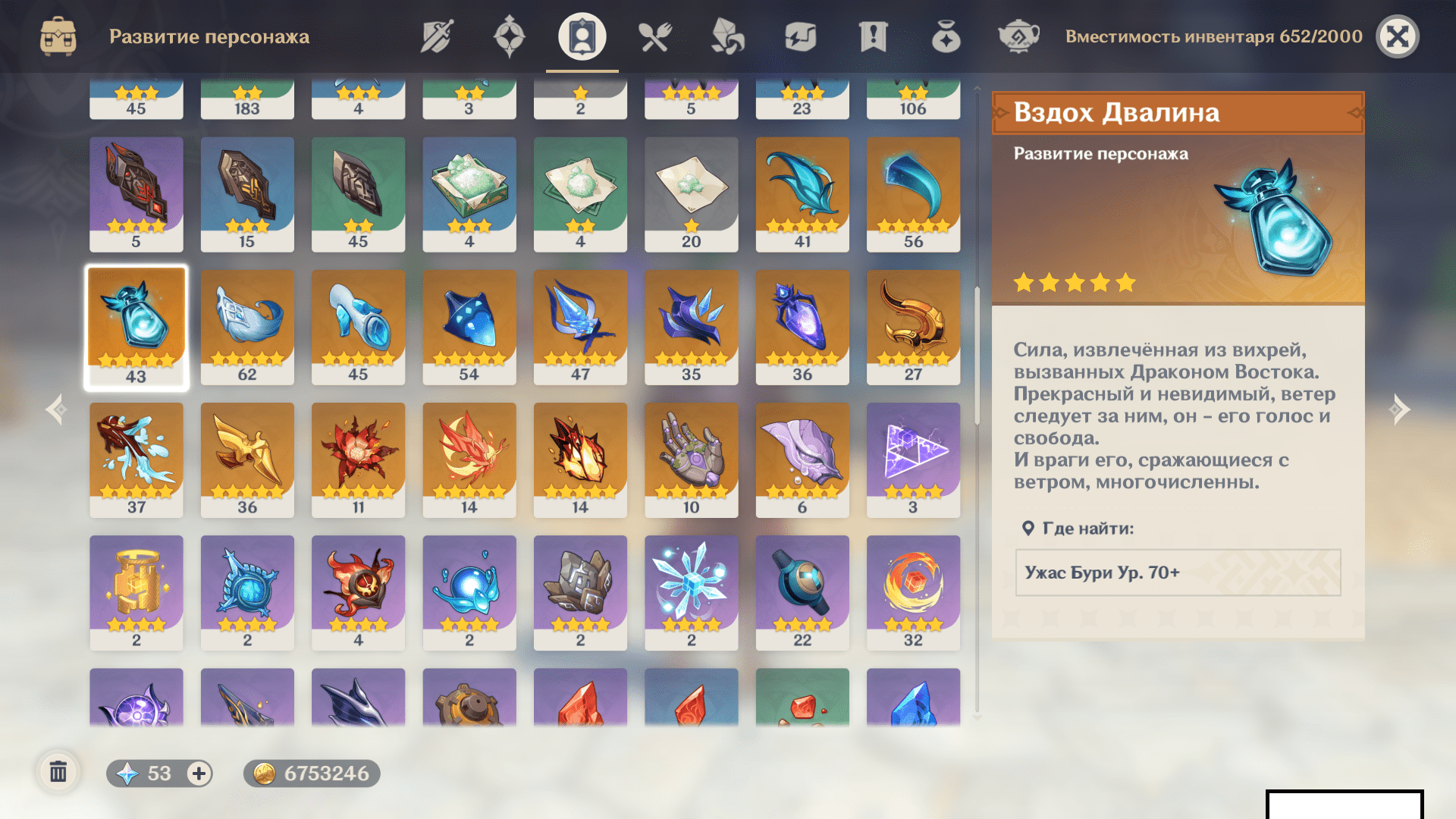
Task: Switch to the food tab
Action: [x=654, y=36]
